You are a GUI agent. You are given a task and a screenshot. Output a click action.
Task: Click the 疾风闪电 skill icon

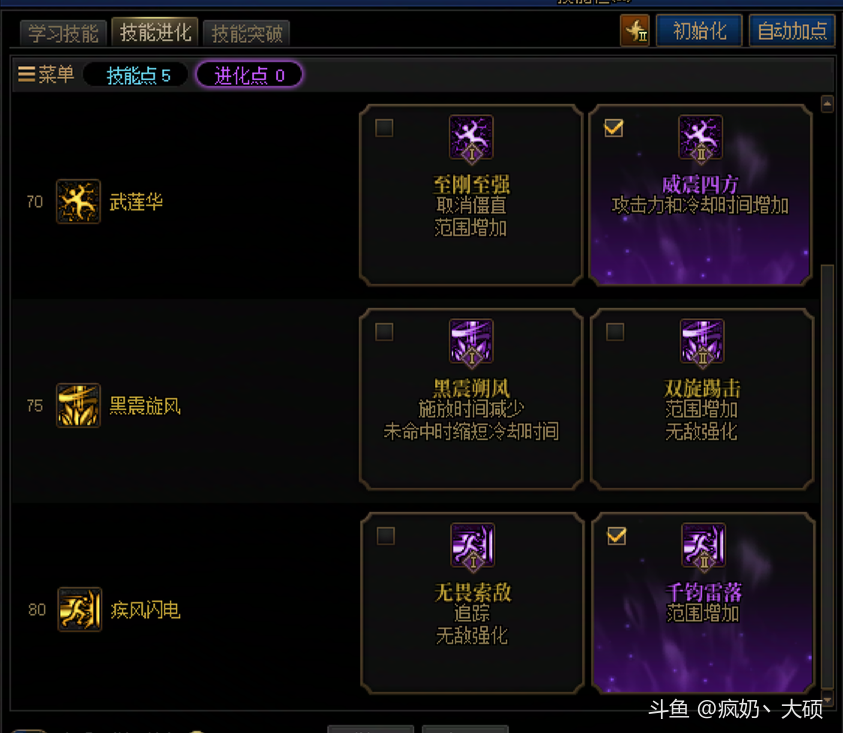[79, 610]
